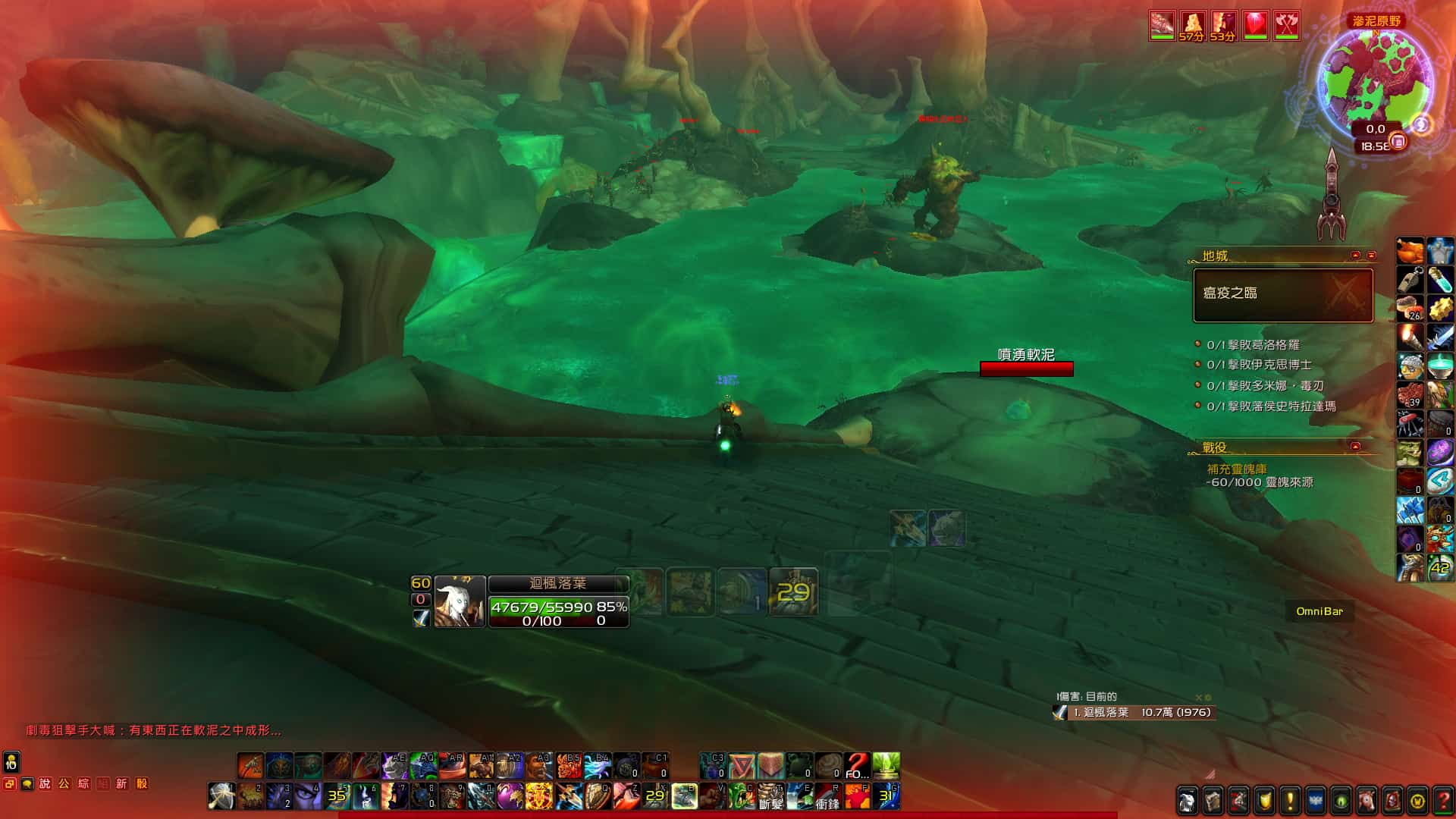1456x819 pixels.
Task: Open the character info micro button
Action: pos(1187,800)
